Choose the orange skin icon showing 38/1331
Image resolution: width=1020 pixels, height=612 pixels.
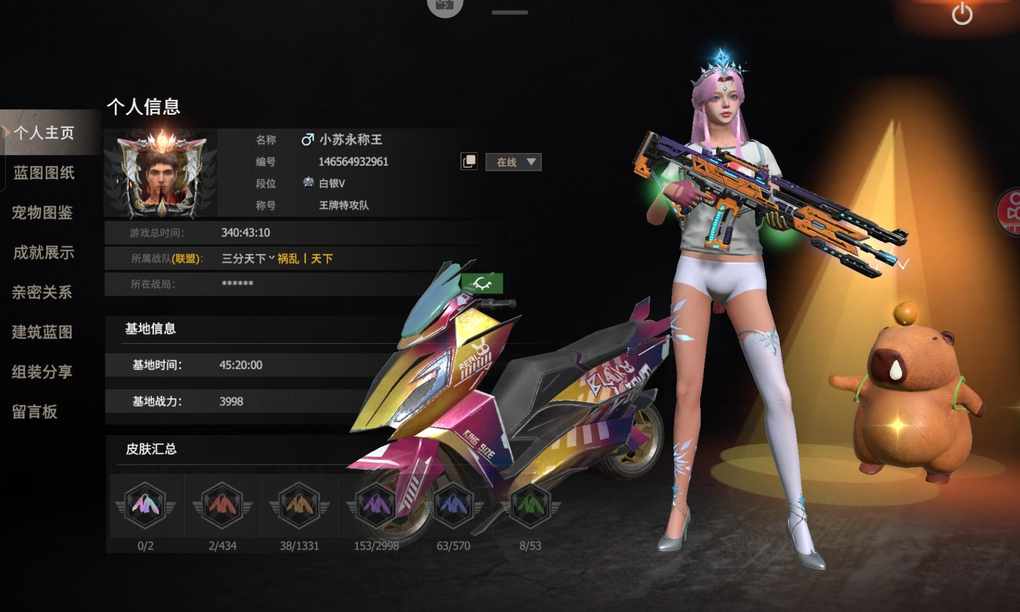click(x=299, y=505)
